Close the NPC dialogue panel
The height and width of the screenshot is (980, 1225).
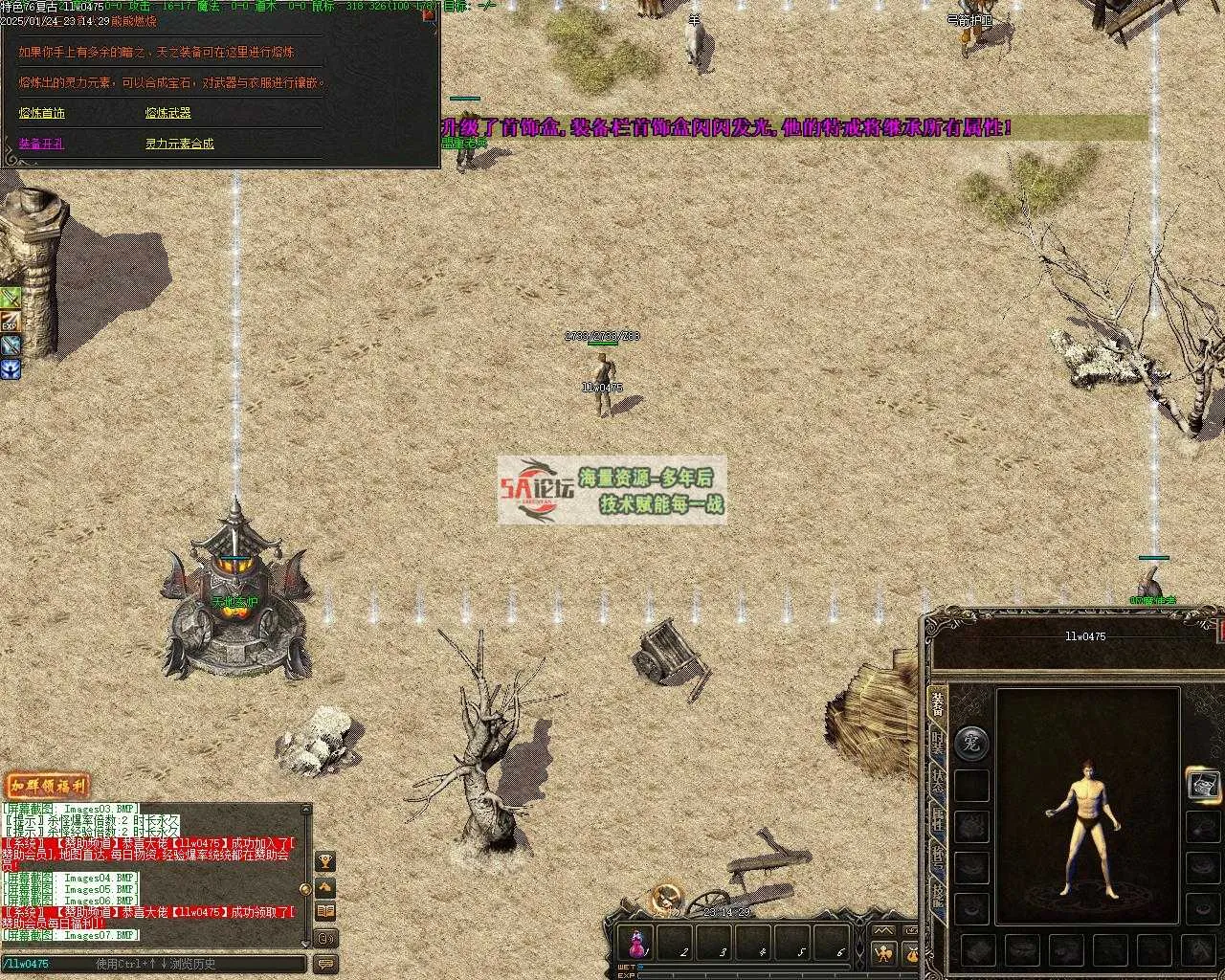tap(428, 15)
